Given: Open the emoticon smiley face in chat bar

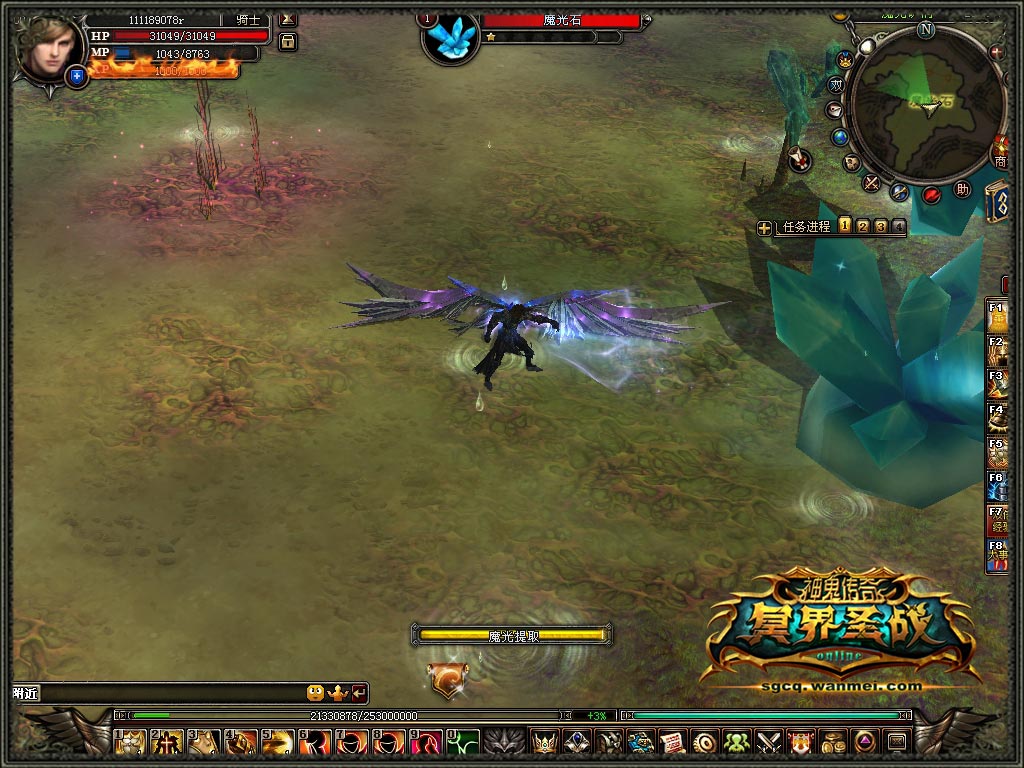Looking at the screenshot, I should click(x=315, y=692).
